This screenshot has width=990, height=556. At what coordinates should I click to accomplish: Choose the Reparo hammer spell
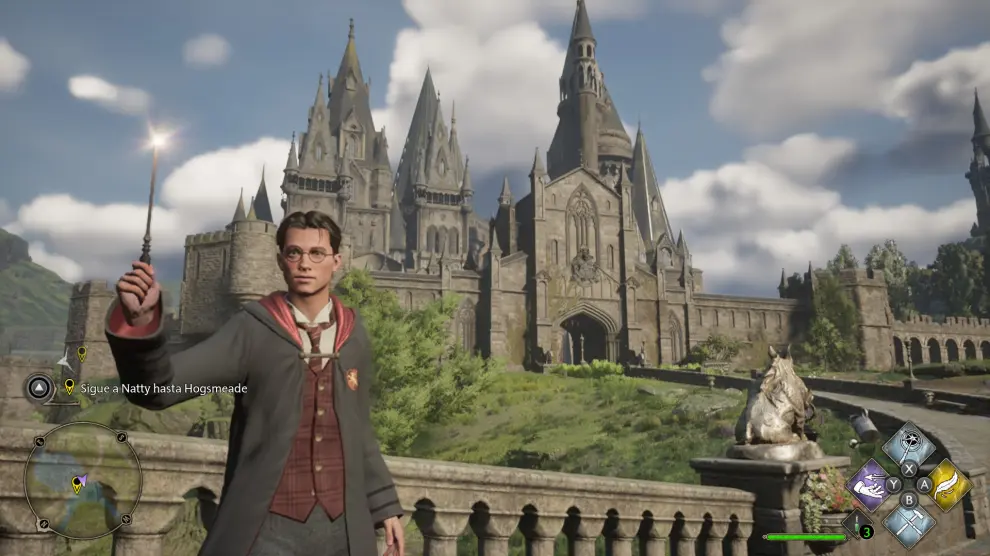coord(909,522)
